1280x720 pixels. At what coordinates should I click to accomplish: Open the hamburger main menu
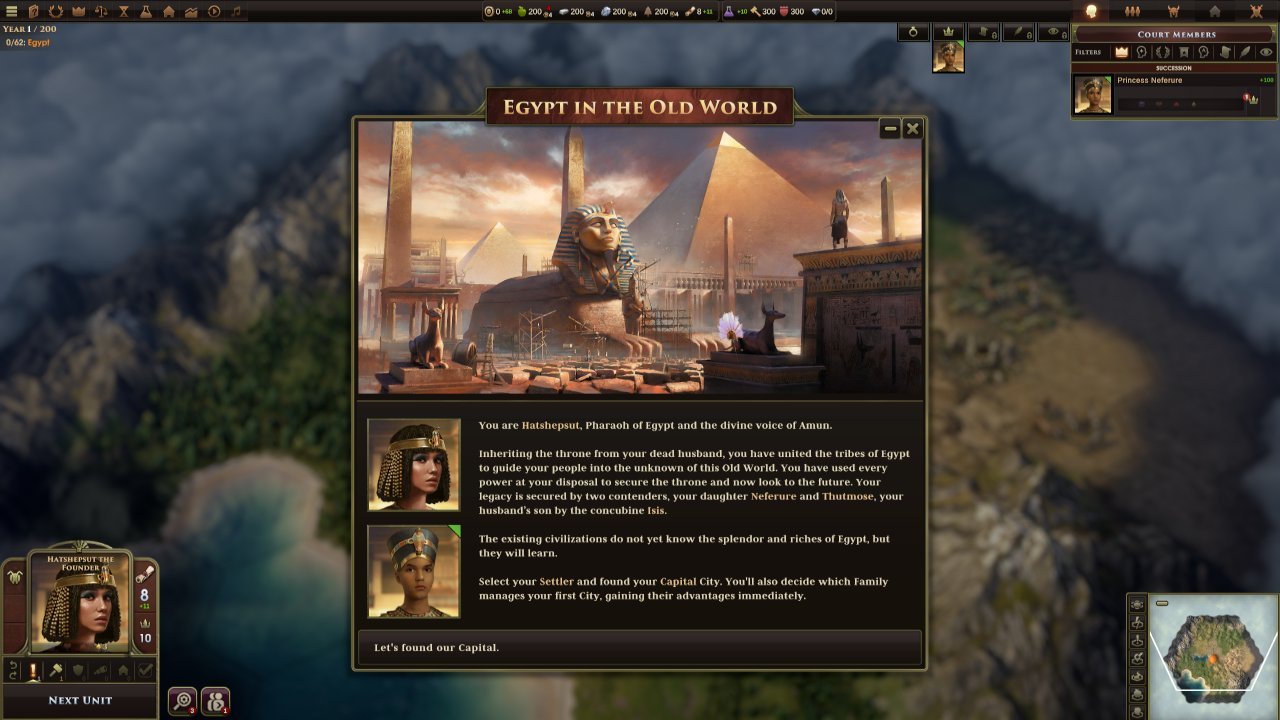[x=12, y=12]
